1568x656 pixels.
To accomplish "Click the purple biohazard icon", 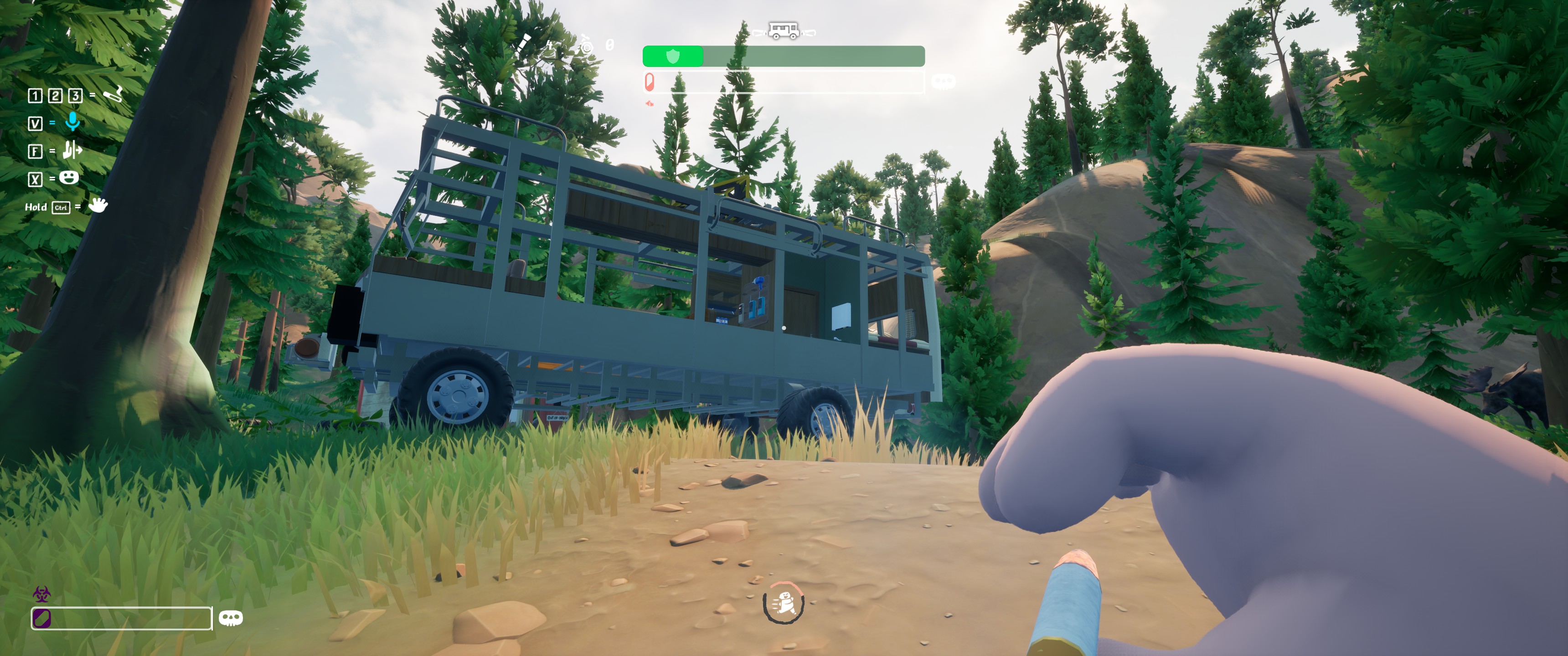I will tap(41, 593).
